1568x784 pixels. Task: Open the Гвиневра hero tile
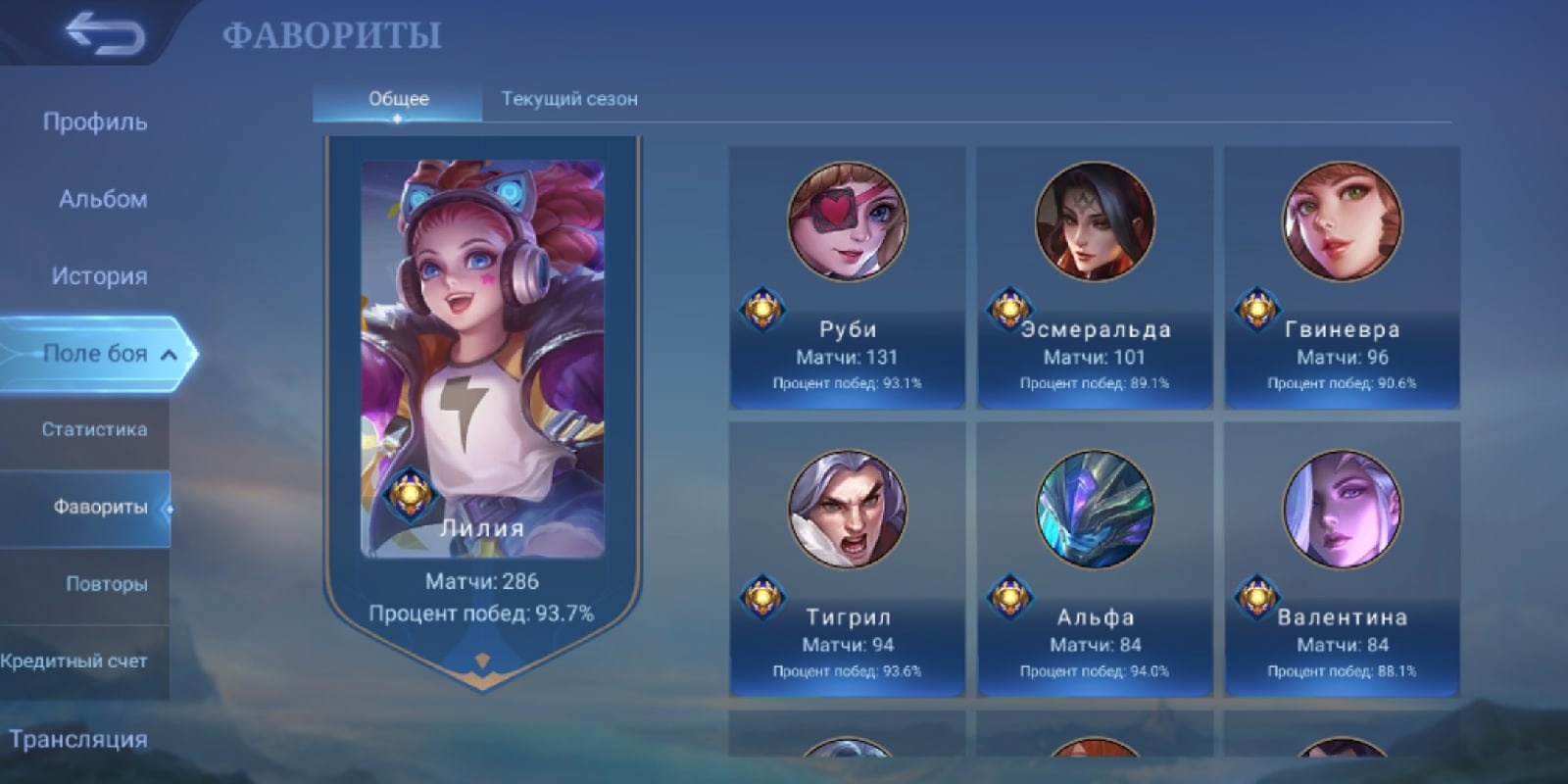point(1342,278)
